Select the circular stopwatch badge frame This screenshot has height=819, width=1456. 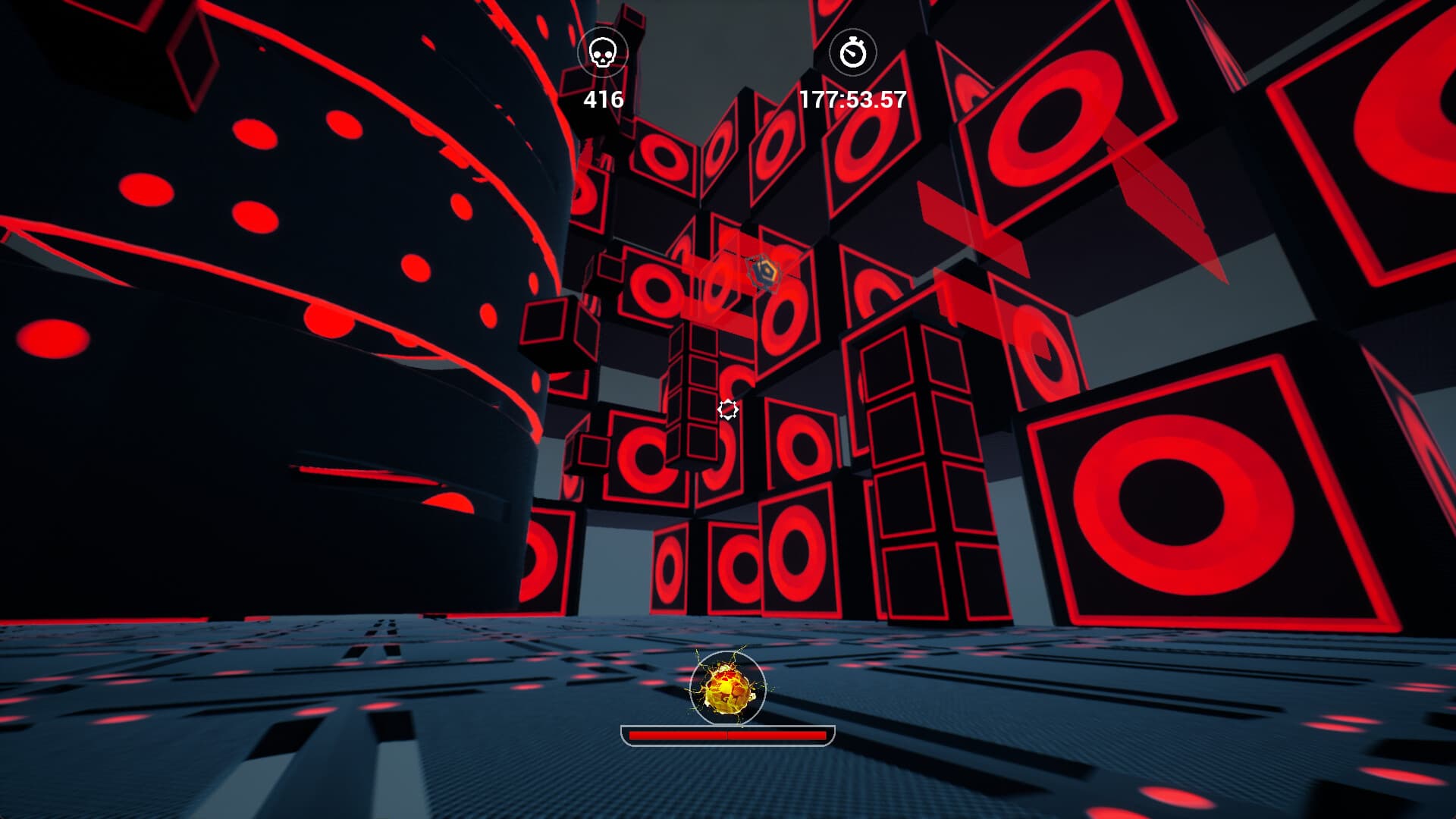click(x=853, y=52)
